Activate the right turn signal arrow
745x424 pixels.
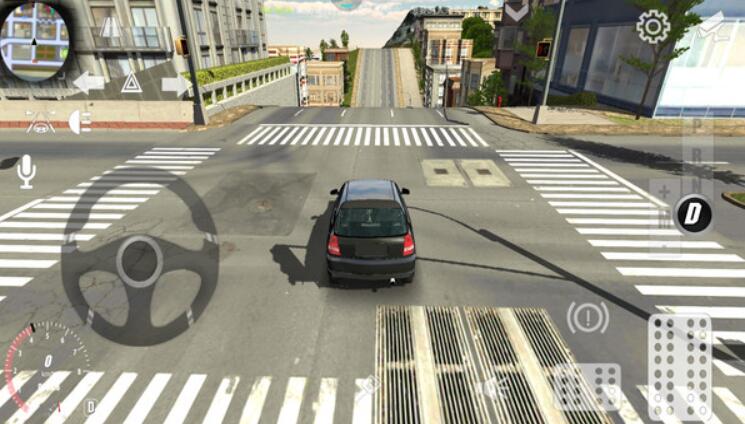click(175, 84)
